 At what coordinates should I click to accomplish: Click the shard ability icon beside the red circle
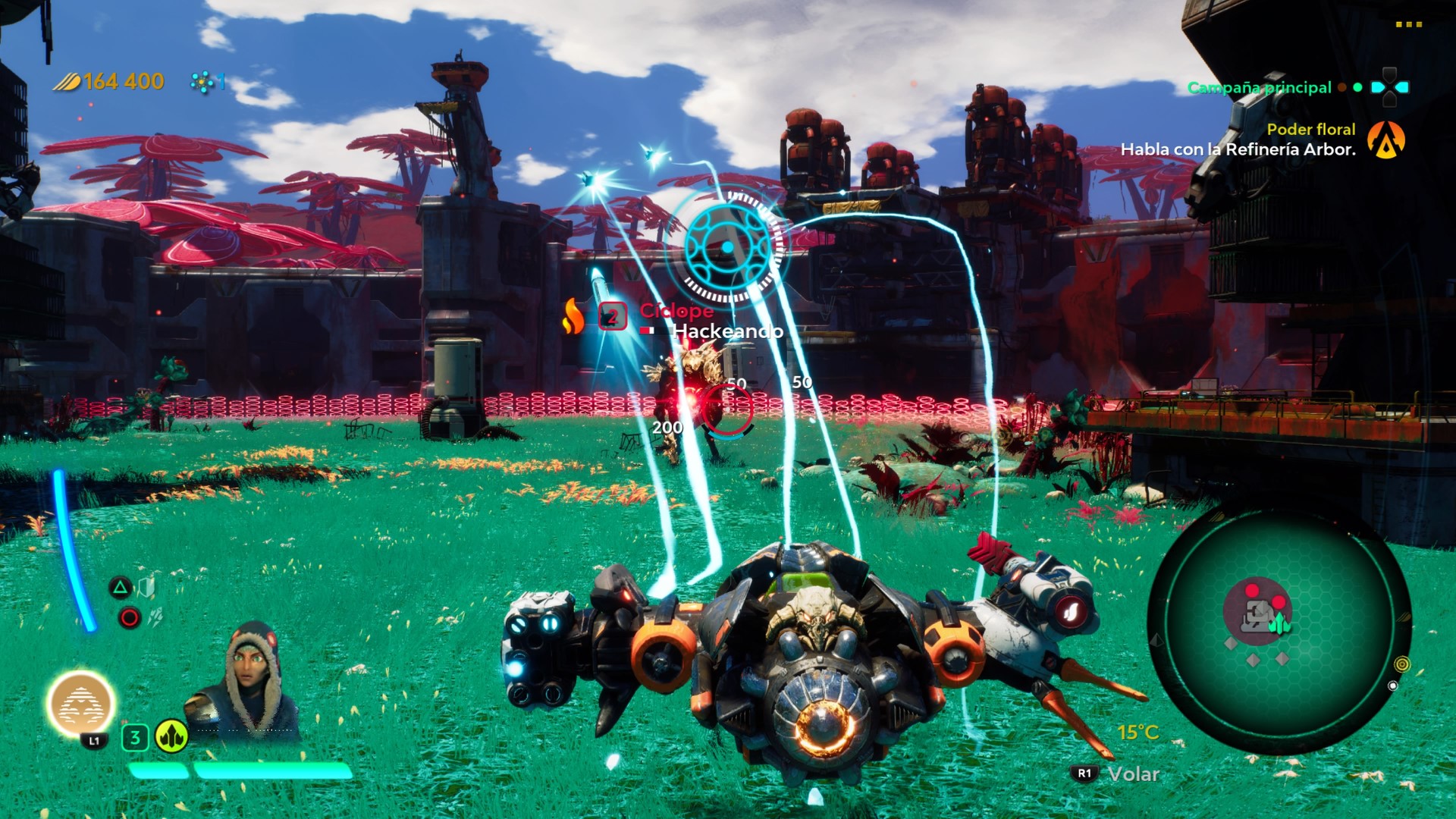(x=155, y=617)
